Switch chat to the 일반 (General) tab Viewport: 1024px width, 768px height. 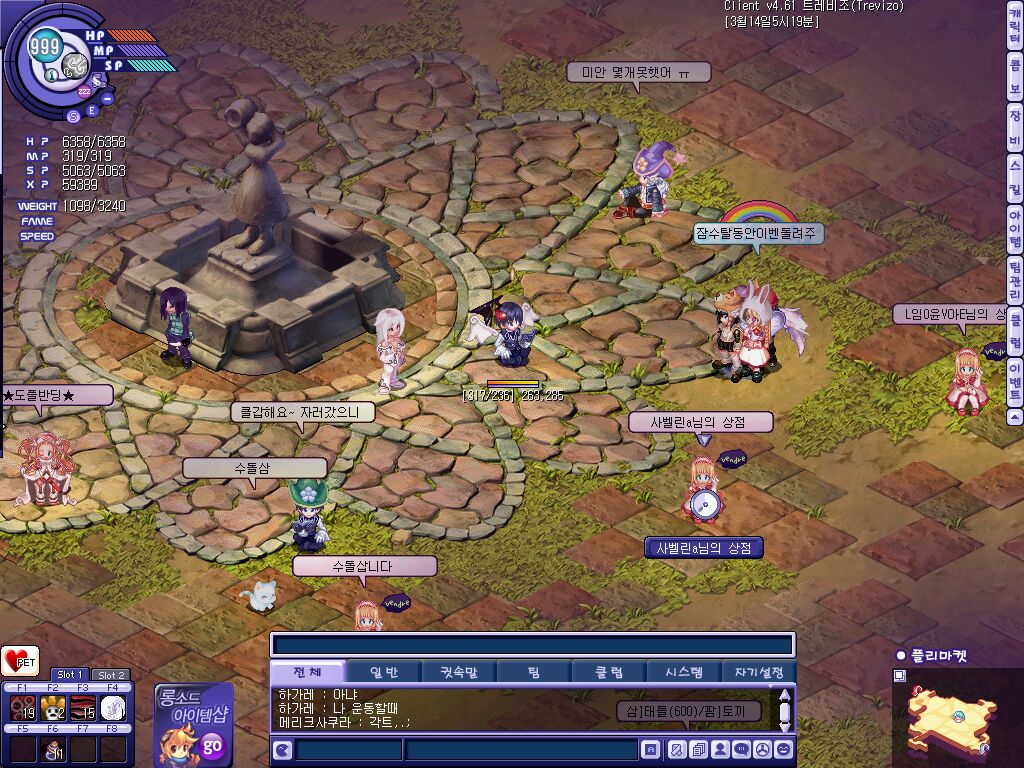click(x=383, y=672)
